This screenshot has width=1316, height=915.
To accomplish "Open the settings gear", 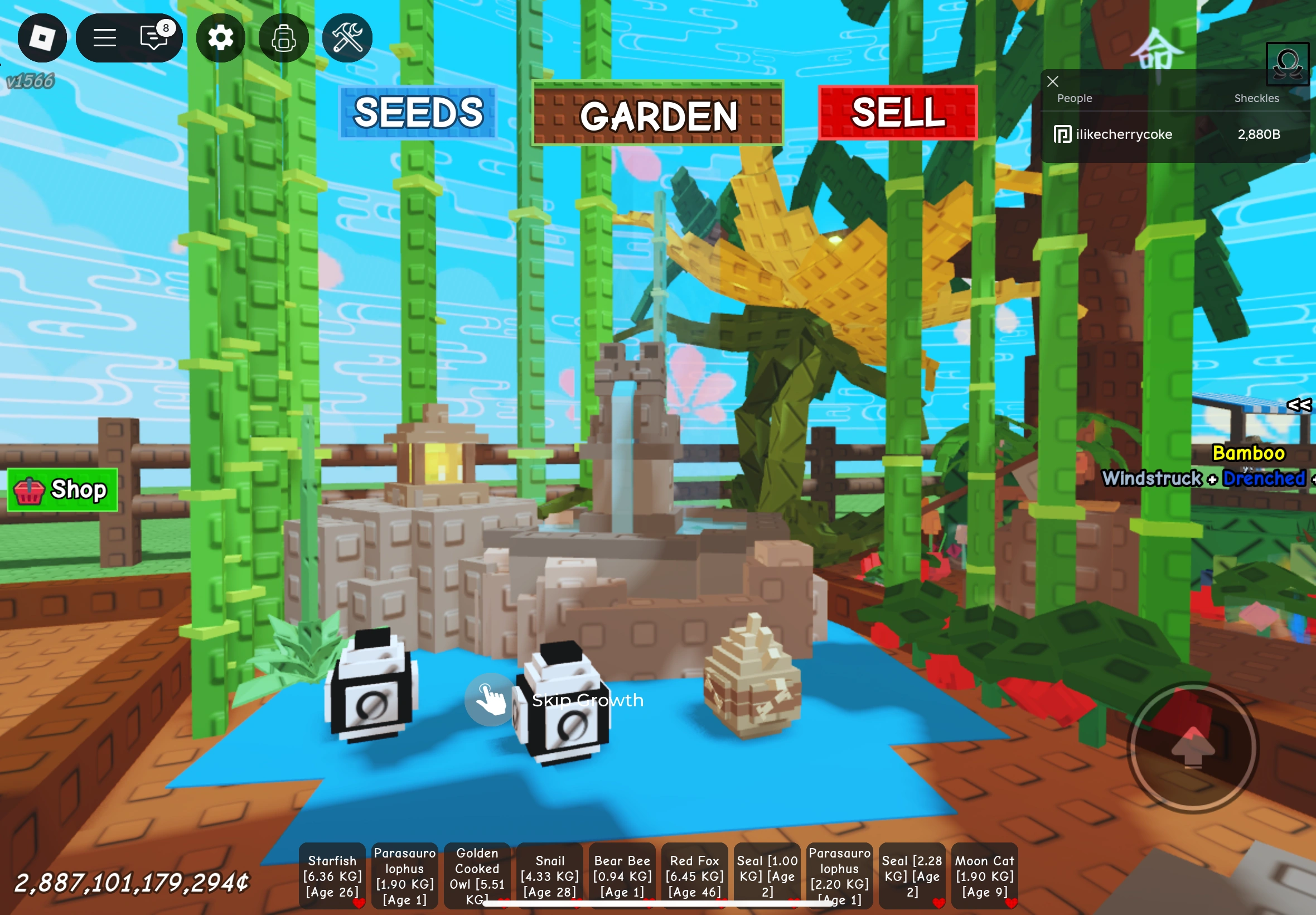I will click(221, 37).
